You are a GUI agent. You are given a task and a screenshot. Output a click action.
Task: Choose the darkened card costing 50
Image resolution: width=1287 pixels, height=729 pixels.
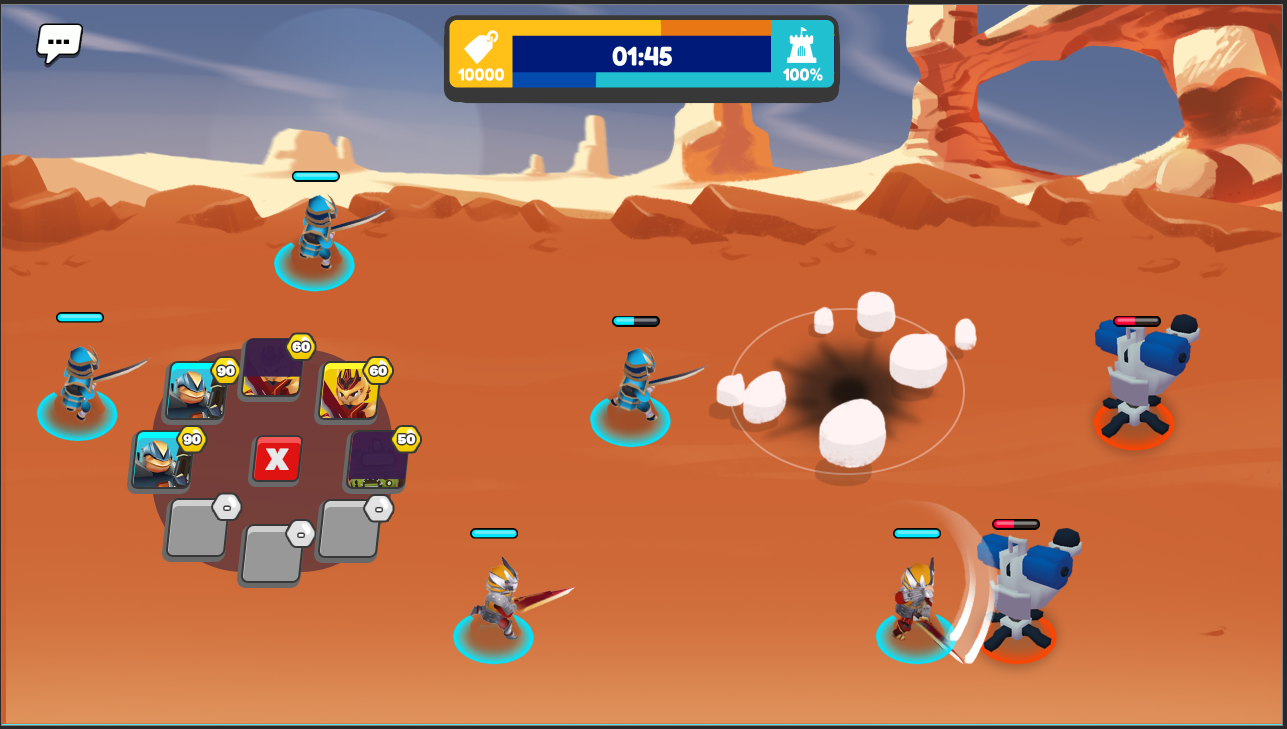click(x=377, y=460)
